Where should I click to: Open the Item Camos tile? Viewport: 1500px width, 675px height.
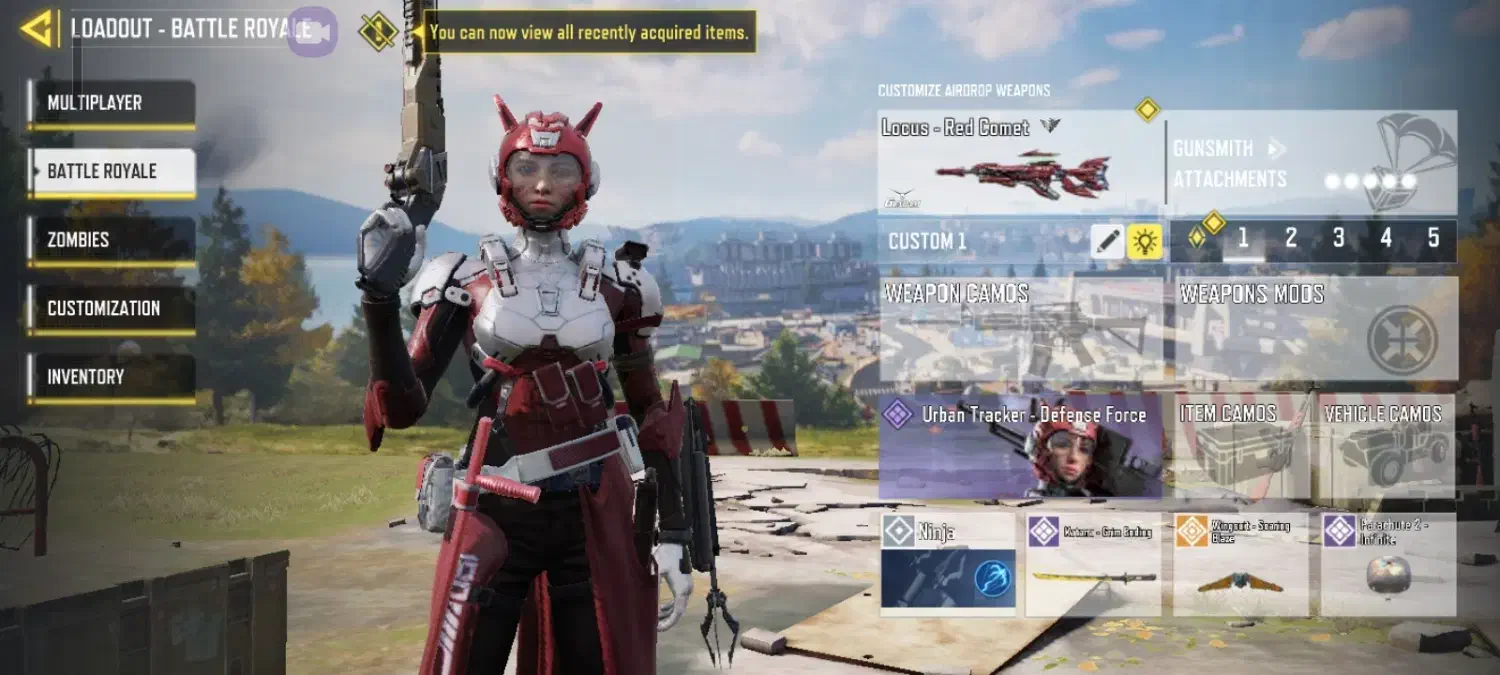[x=1241, y=446]
